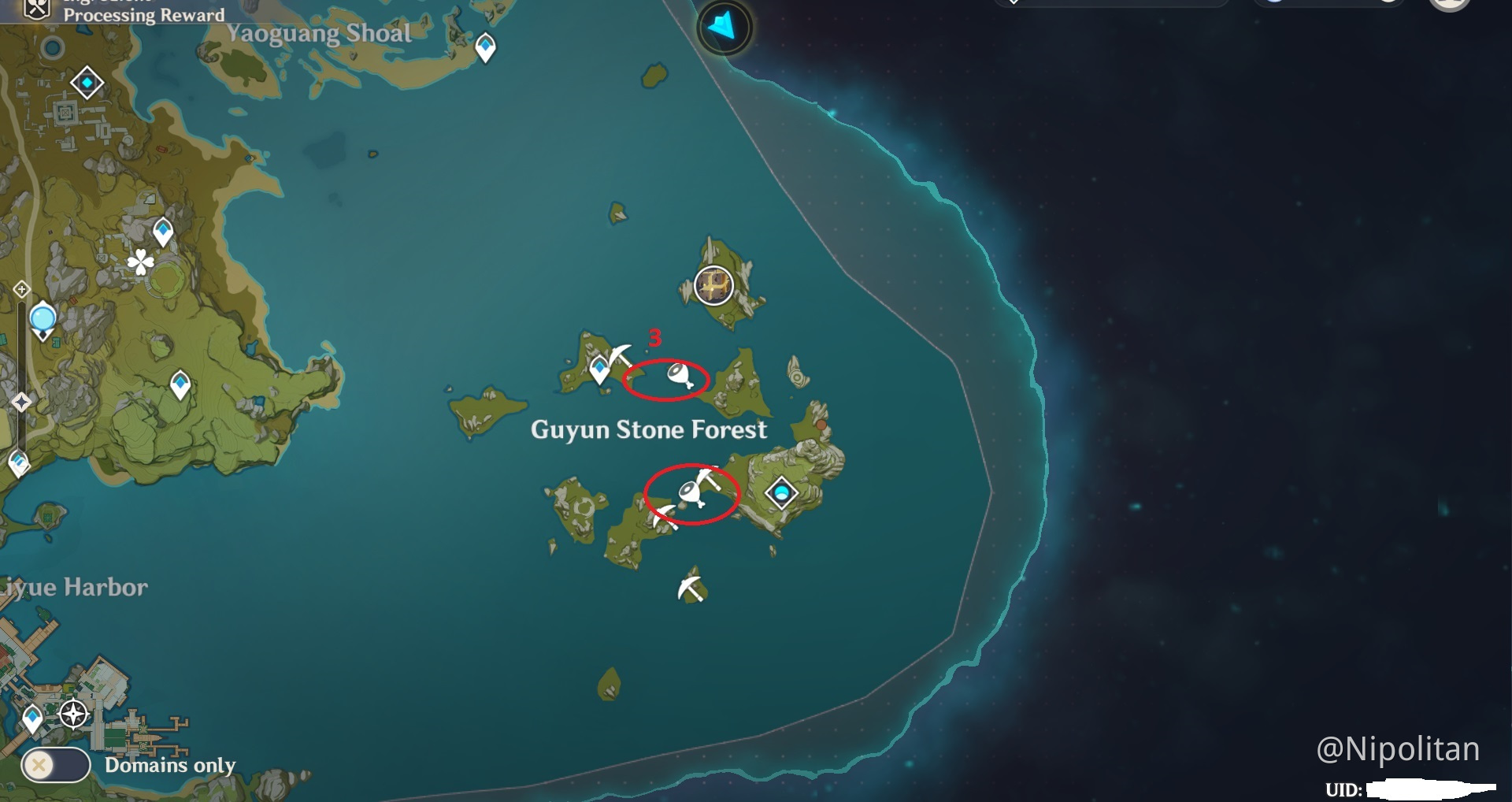The image size is (1512, 802).
Task: Select the Statue of the Seven marker
Action: (x=782, y=493)
